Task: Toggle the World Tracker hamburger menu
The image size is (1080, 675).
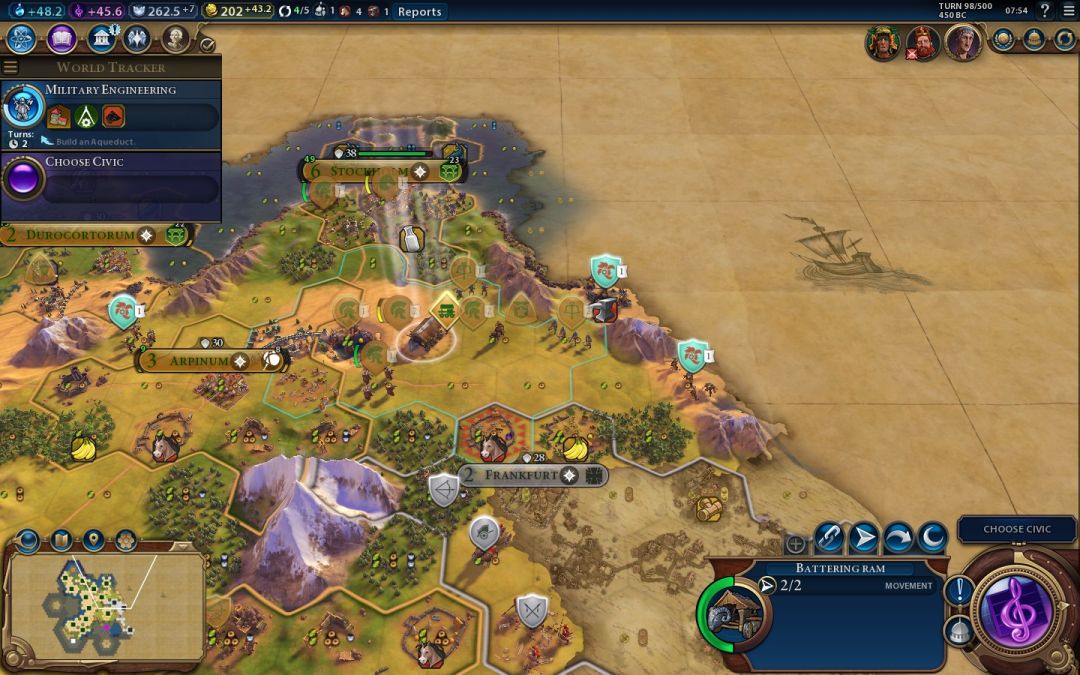Action: 10,67
